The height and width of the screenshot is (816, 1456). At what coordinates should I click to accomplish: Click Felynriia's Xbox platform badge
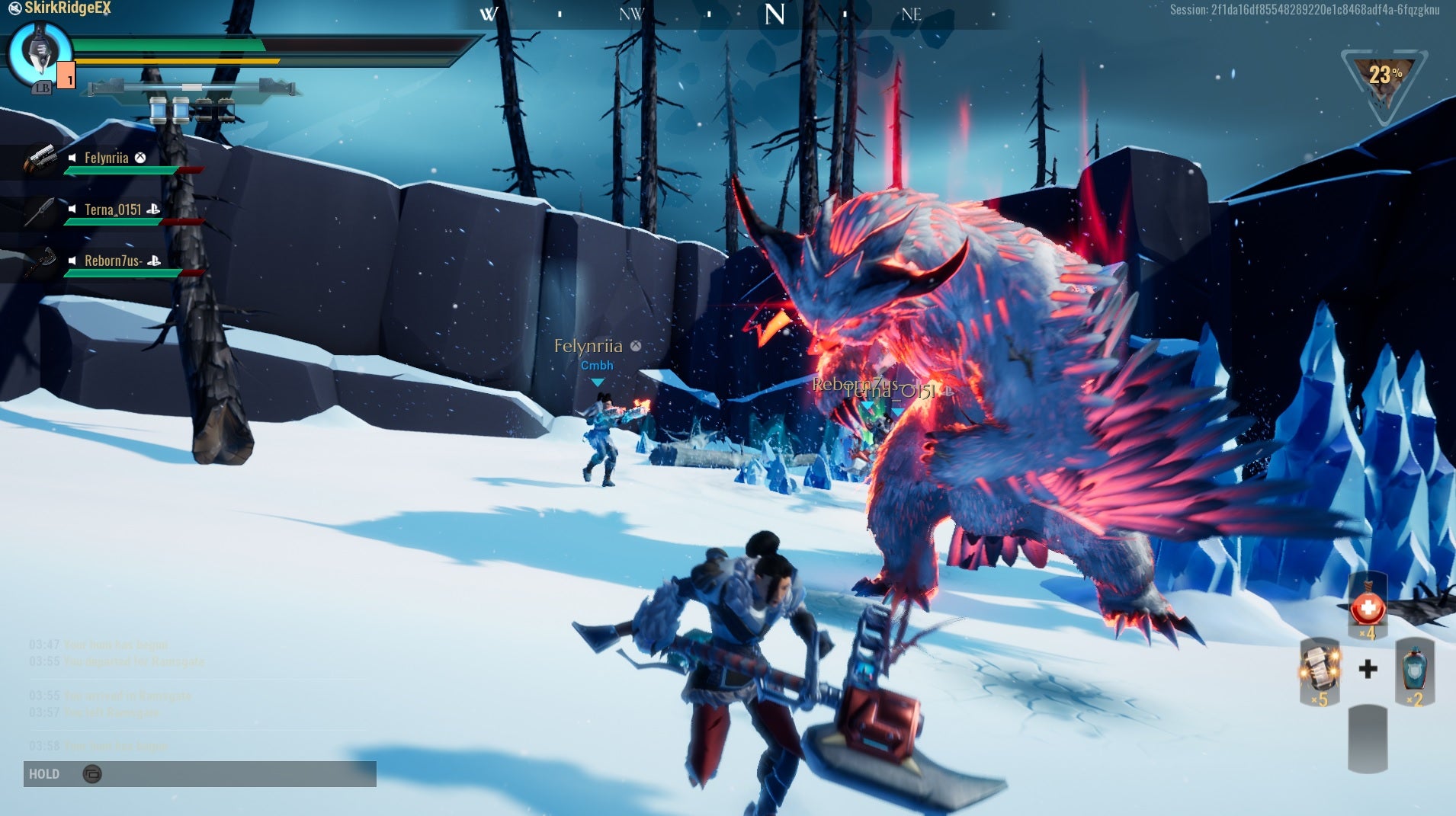click(140, 158)
